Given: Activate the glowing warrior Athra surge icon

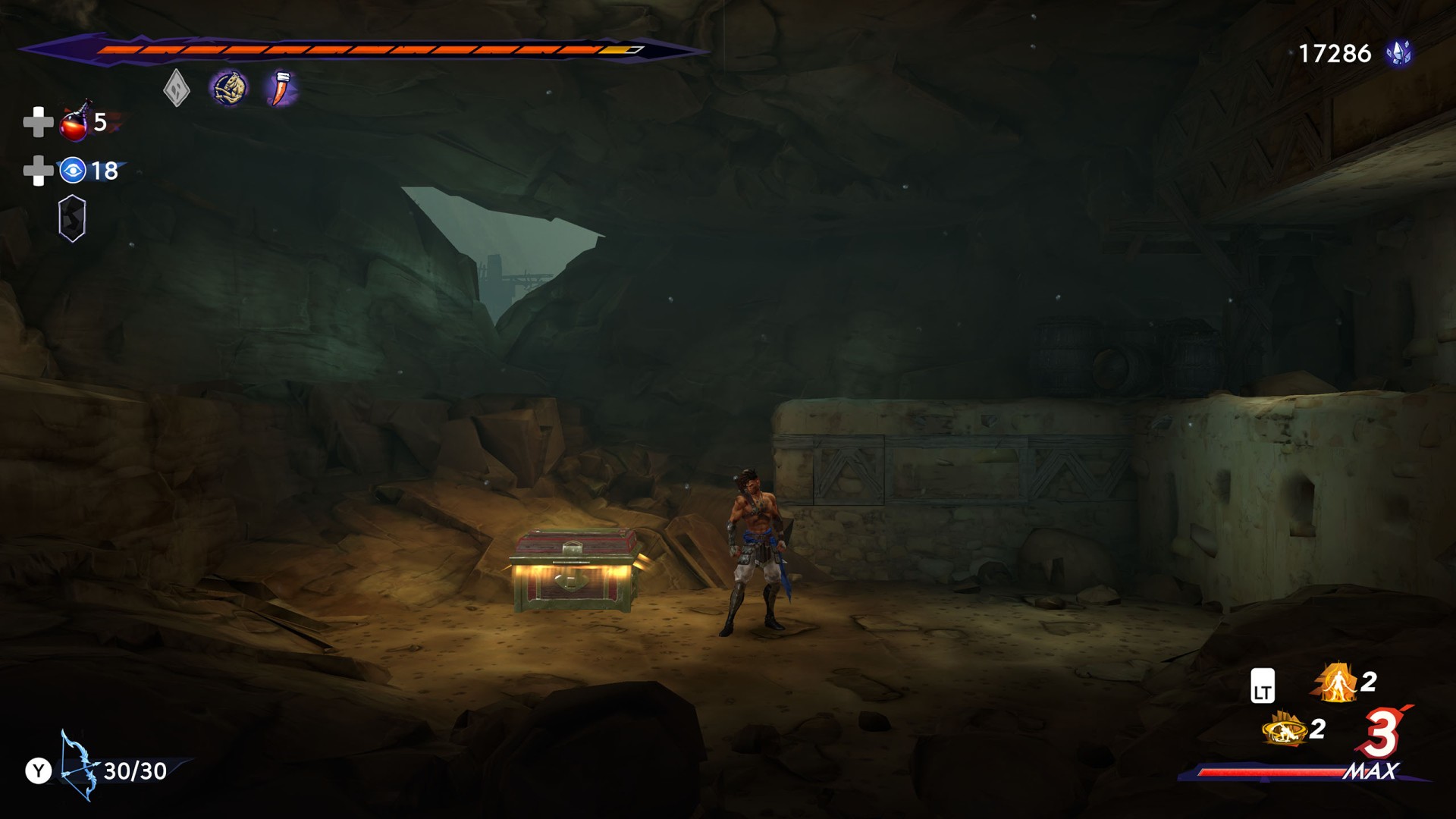Looking at the screenshot, I should click(x=1336, y=682).
